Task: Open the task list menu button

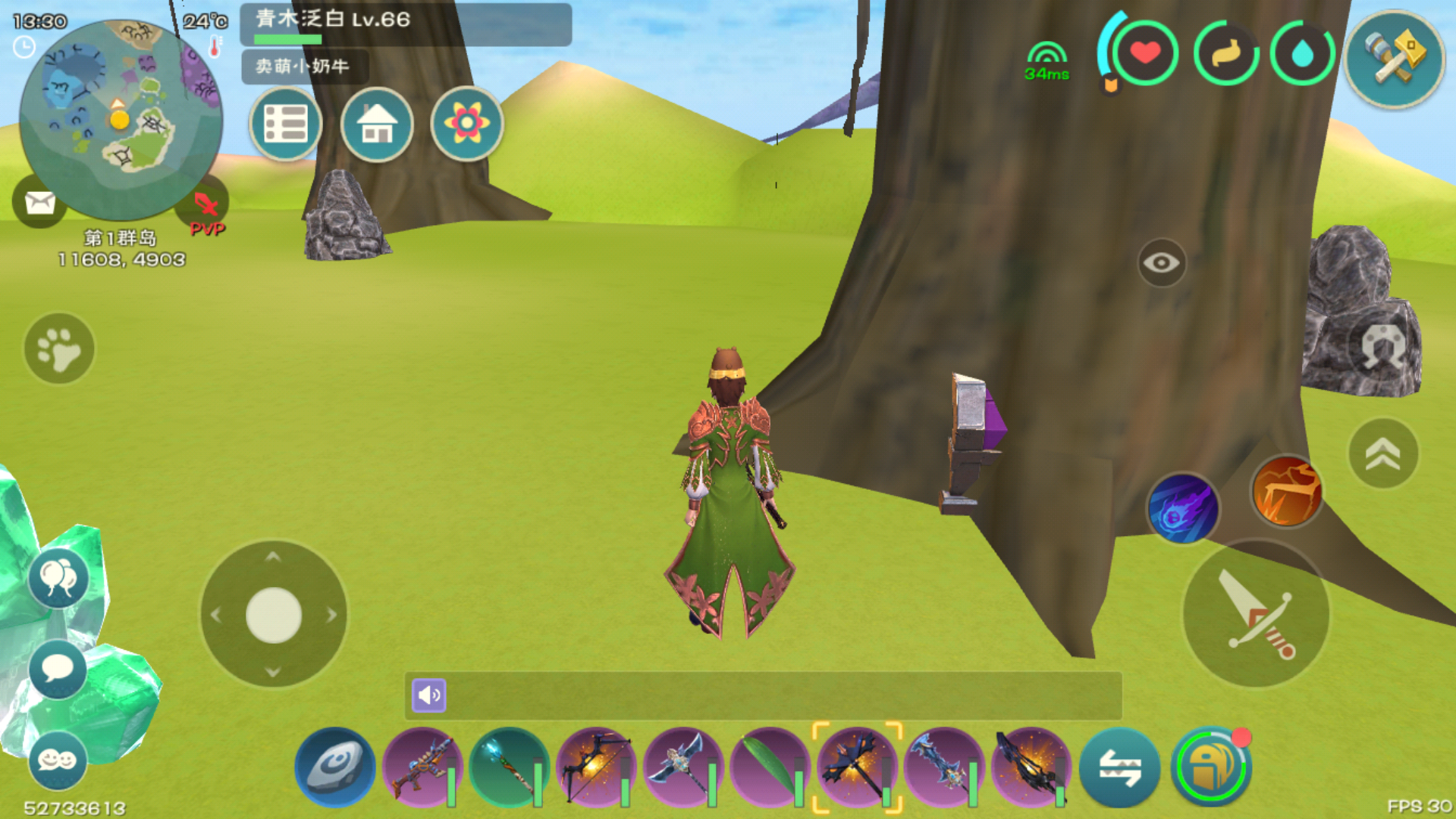Action: pos(286,124)
